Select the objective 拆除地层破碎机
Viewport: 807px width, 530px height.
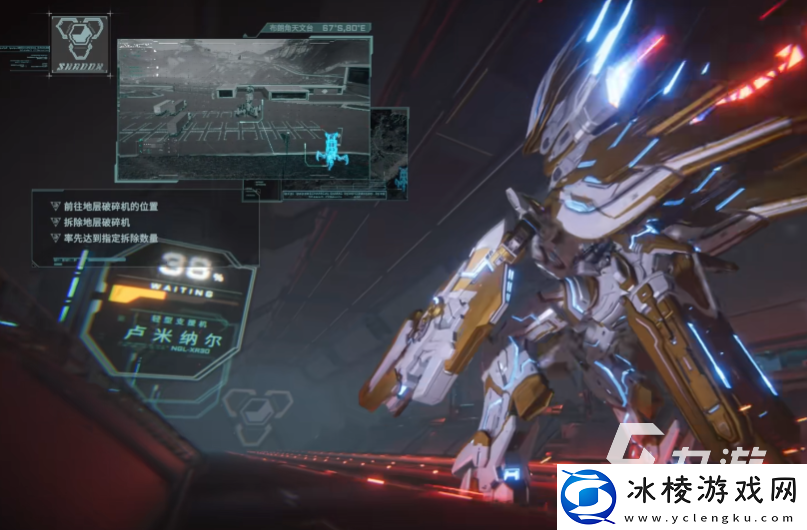click(x=98, y=222)
